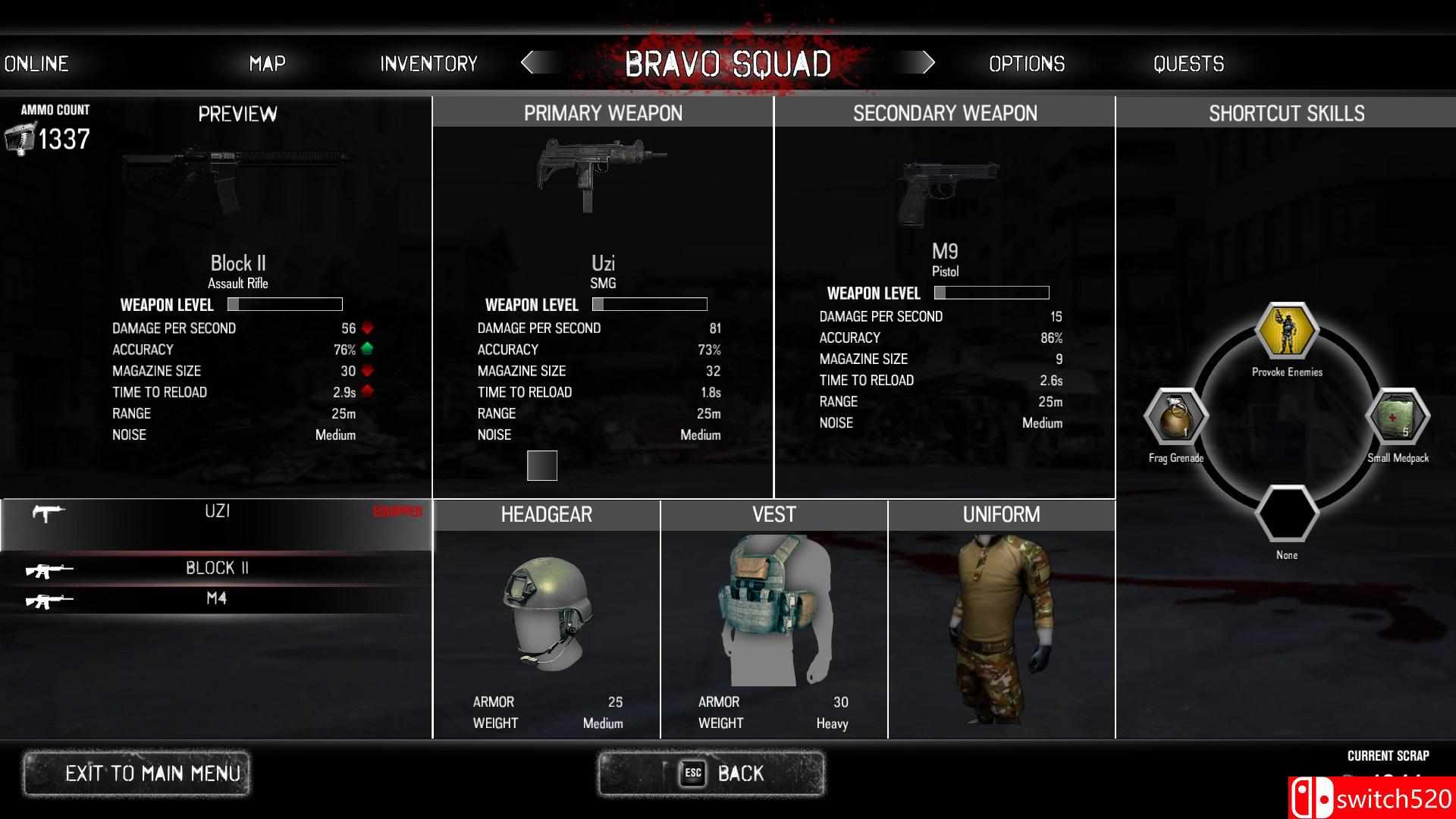Screen dimensions: 1456x819
Task: Switch to the Inventory tab
Action: point(428,64)
